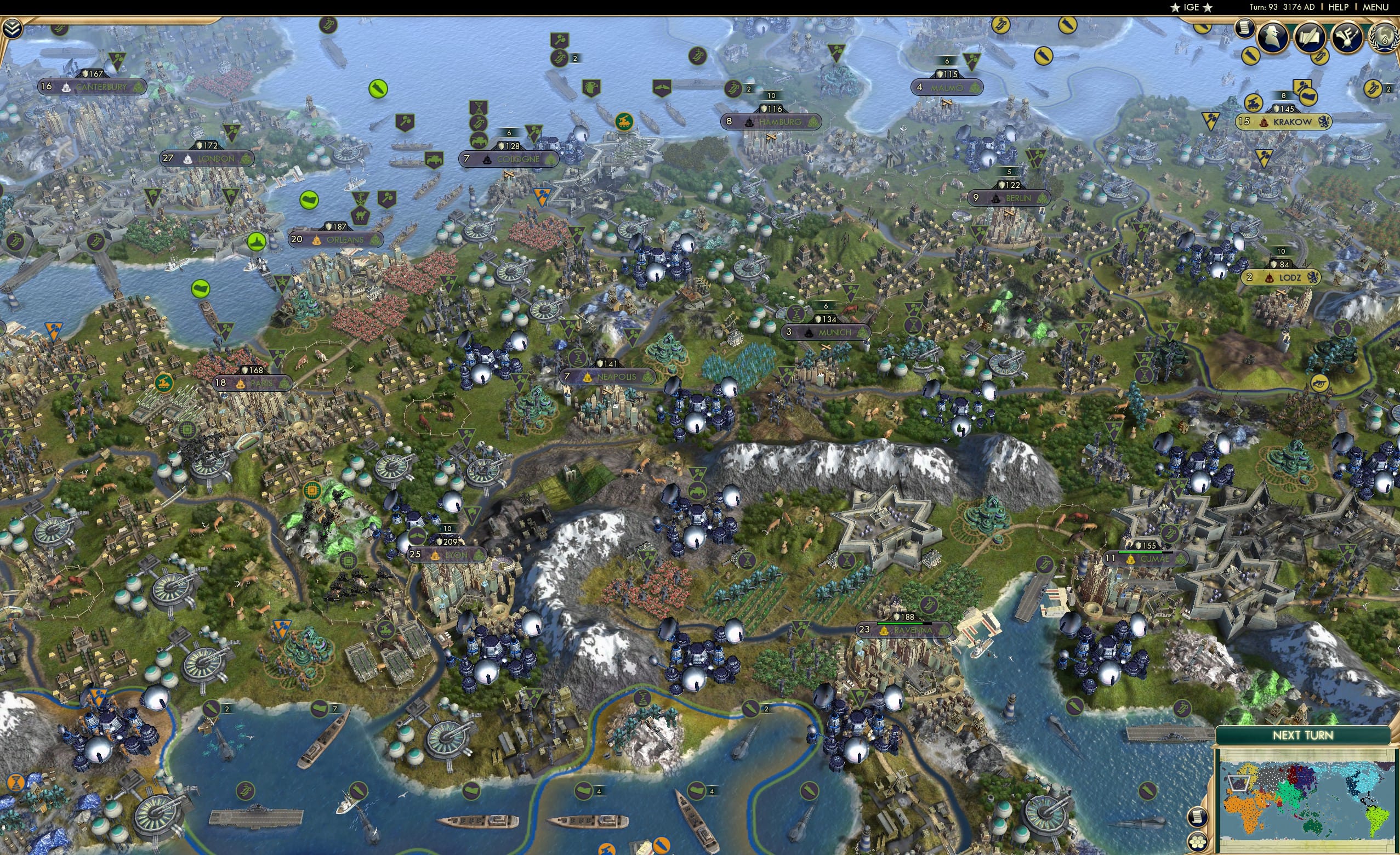Open the notifications scroll log icon
The width and height of the screenshot is (1400, 855).
pyautogui.click(x=1244, y=28)
